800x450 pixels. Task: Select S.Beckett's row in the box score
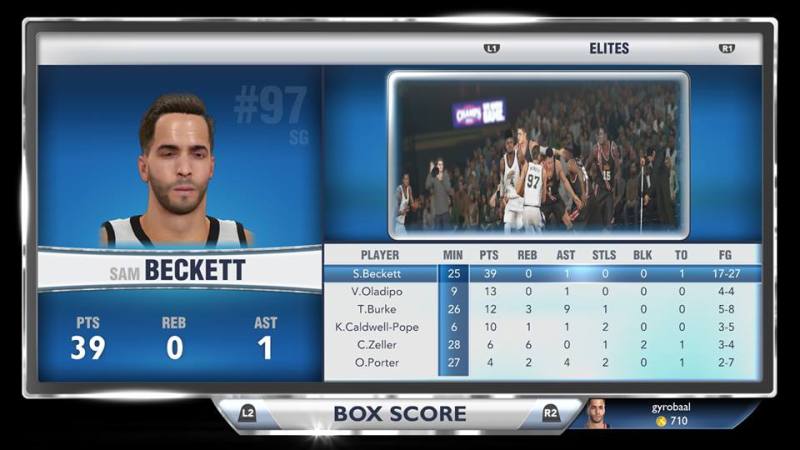540,273
